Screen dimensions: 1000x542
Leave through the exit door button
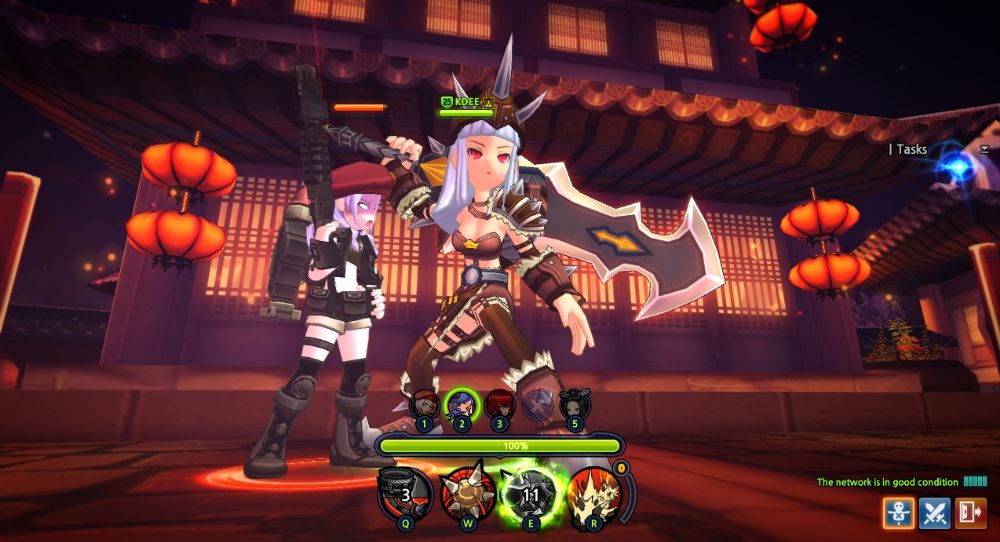[x=970, y=513]
